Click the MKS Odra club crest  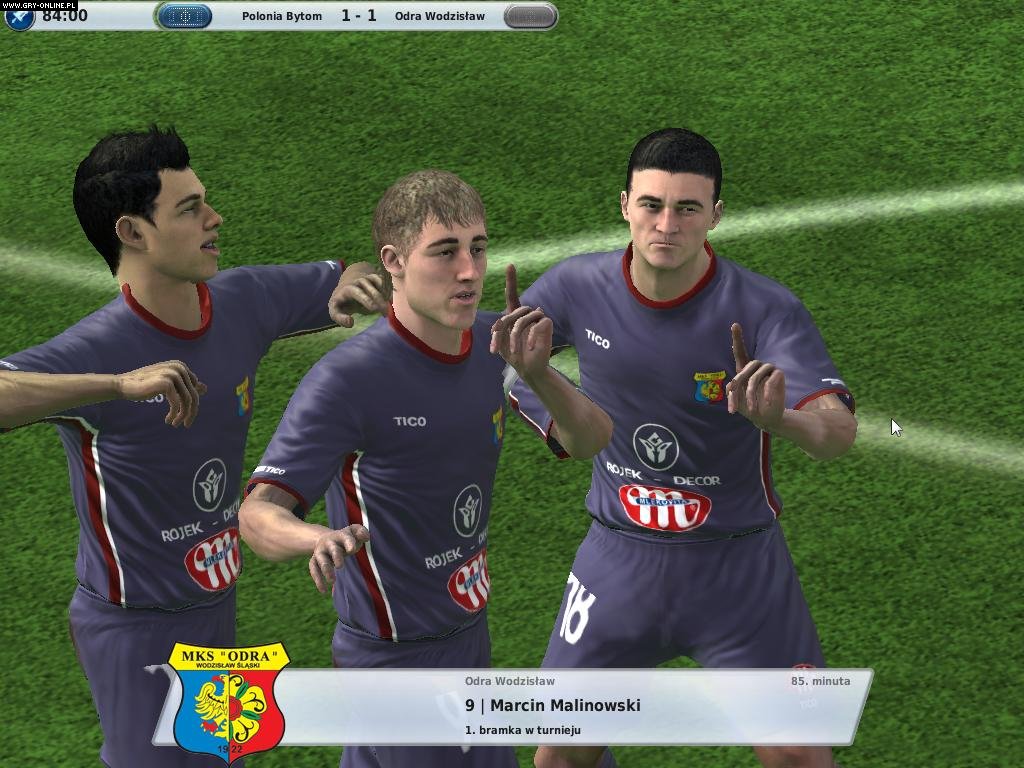click(x=228, y=701)
